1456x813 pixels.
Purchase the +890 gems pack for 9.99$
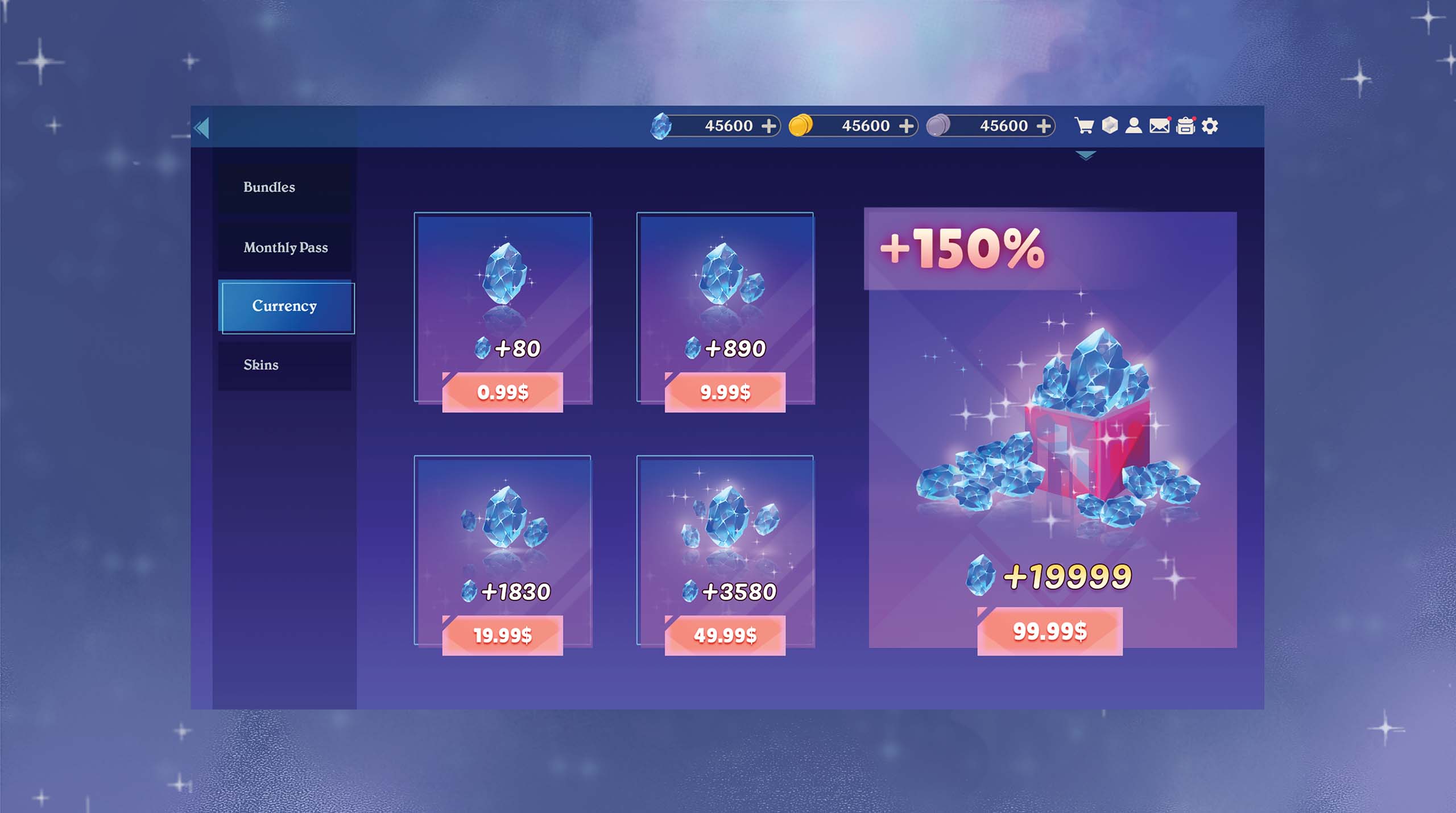pos(725,392)
